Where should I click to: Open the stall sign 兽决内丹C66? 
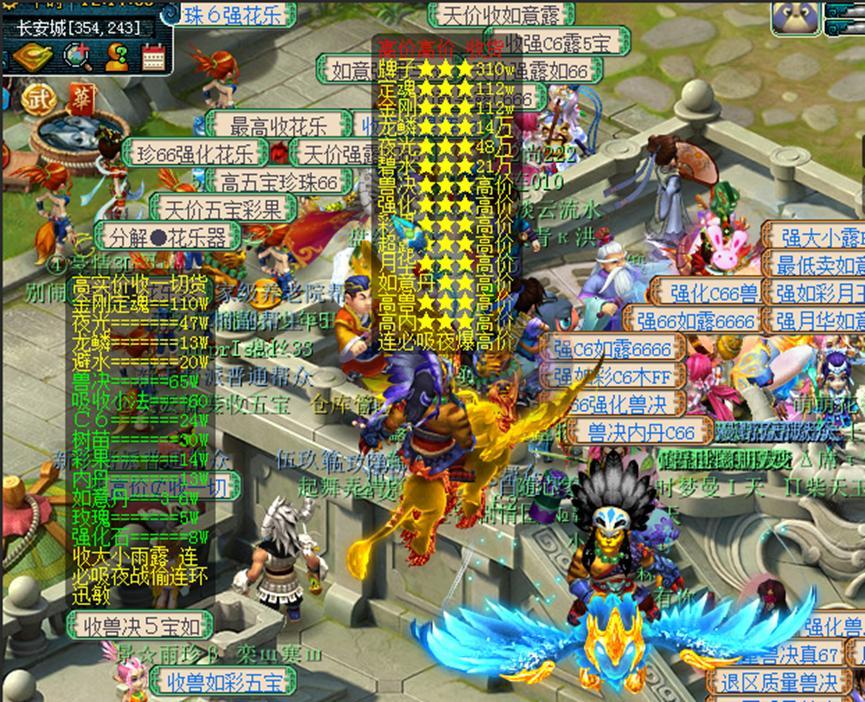[639, 432]
